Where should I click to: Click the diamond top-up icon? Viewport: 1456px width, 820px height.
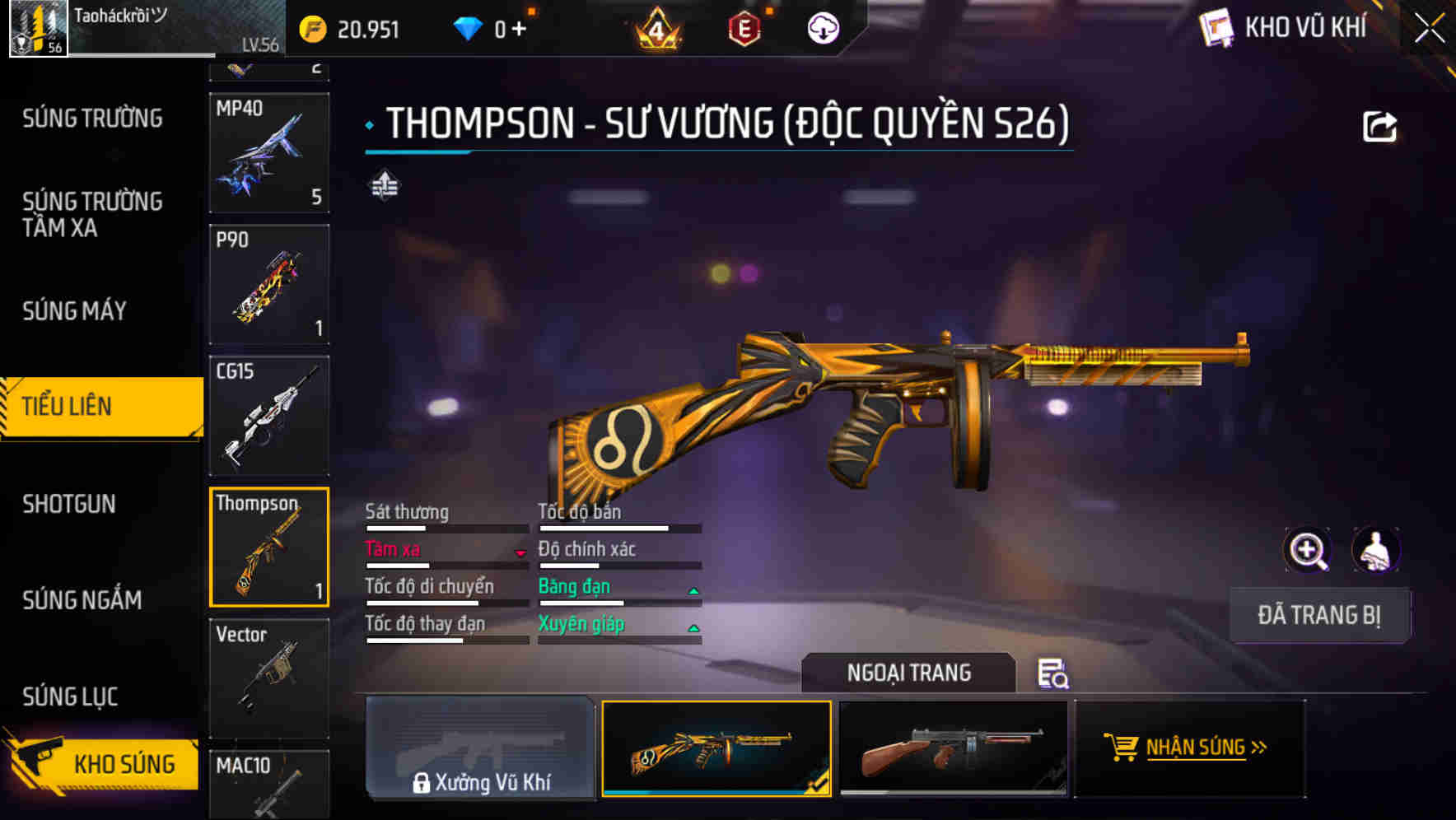[x=468, y=27]
